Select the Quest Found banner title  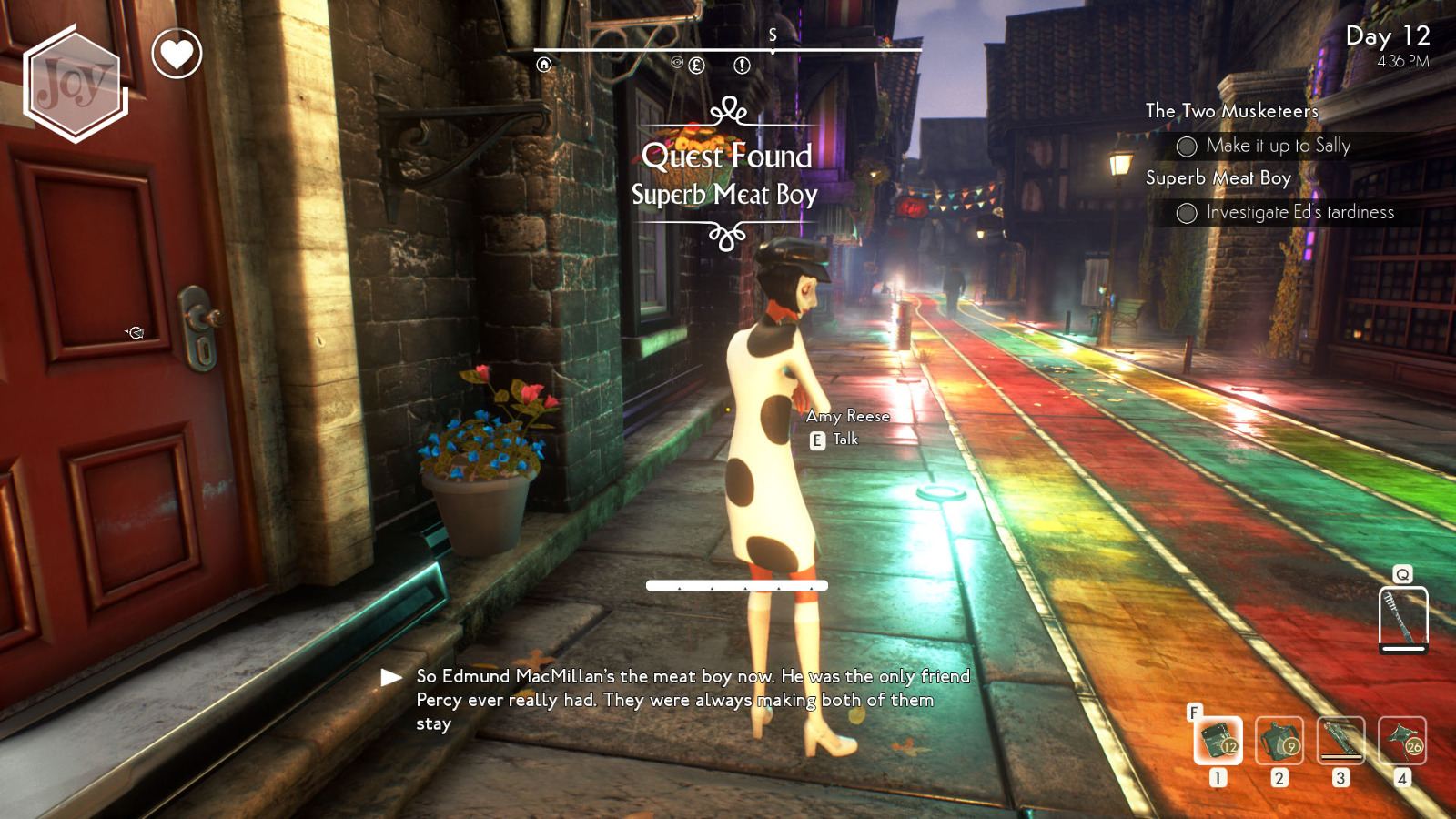pos(728,157)
